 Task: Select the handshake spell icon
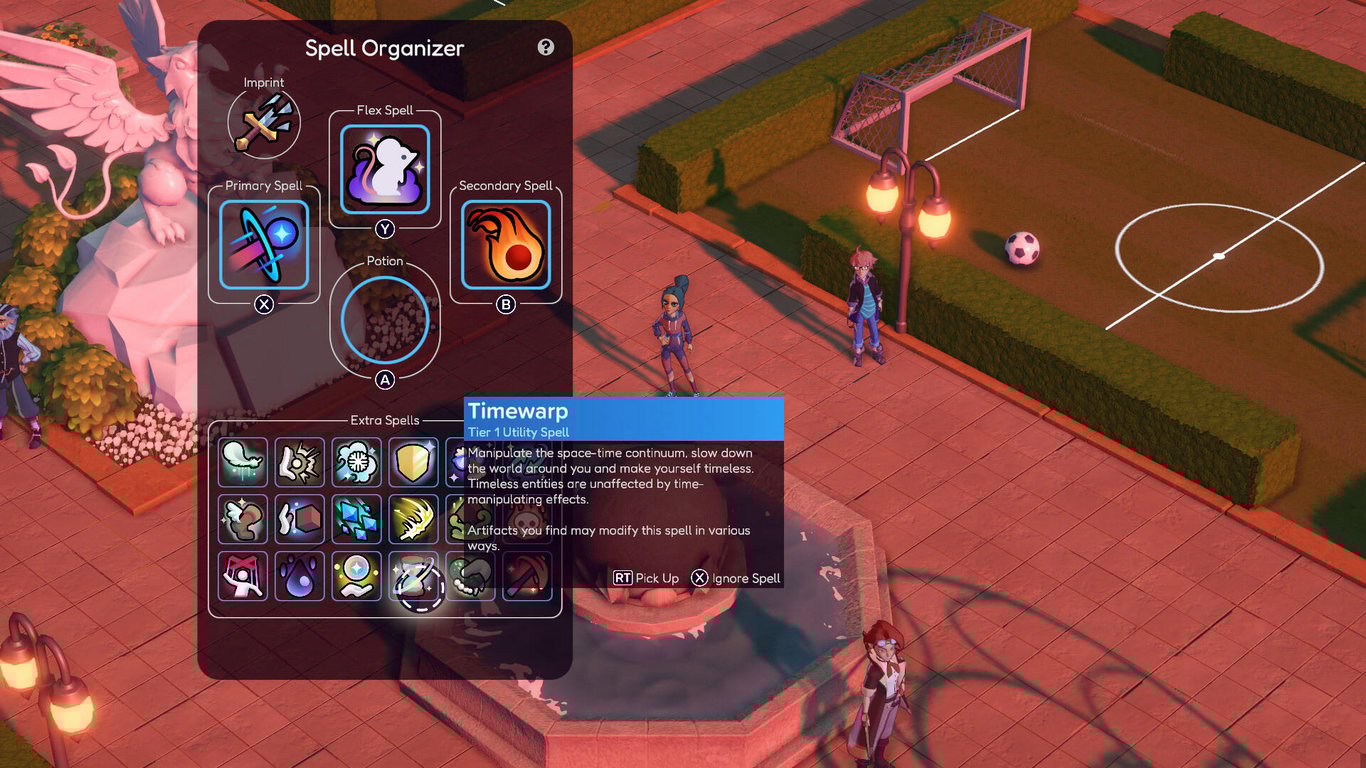[x=469, y=576]
